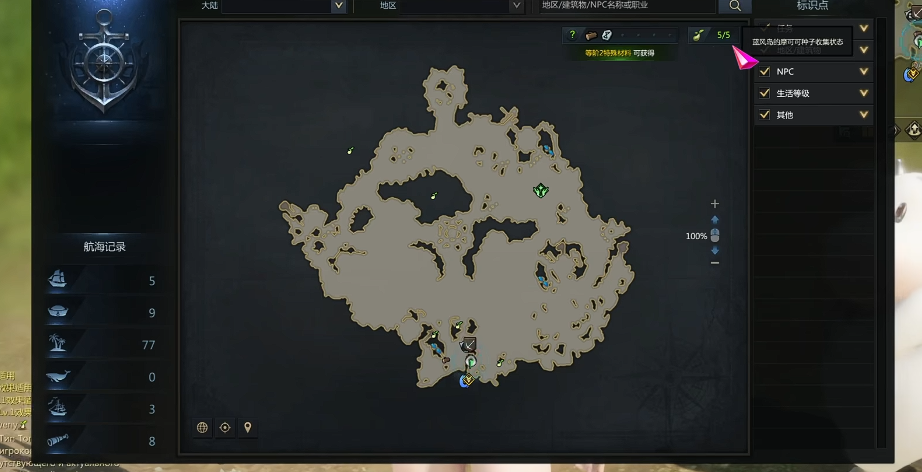922x472 pixels.
Task: Expand the 其他 filter arrow
Action: pyautogui.click(x=864, y=115)
